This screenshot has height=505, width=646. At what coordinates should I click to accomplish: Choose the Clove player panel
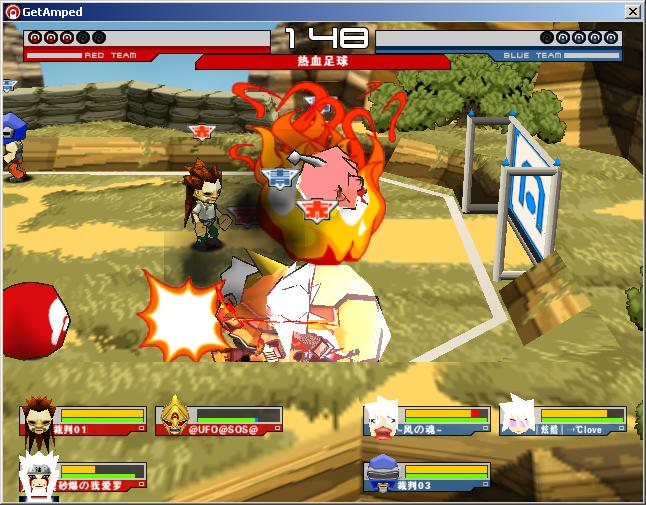pos(563,419)
